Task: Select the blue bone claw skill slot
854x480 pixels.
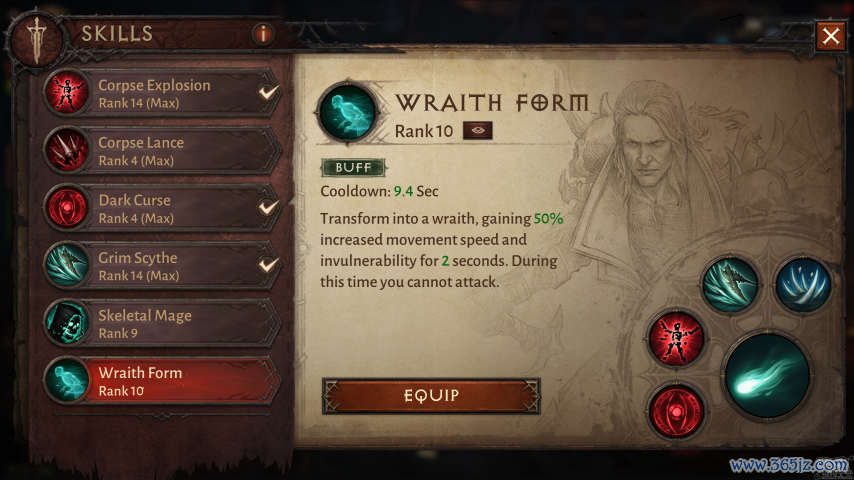Action: [x=803, y=284]
